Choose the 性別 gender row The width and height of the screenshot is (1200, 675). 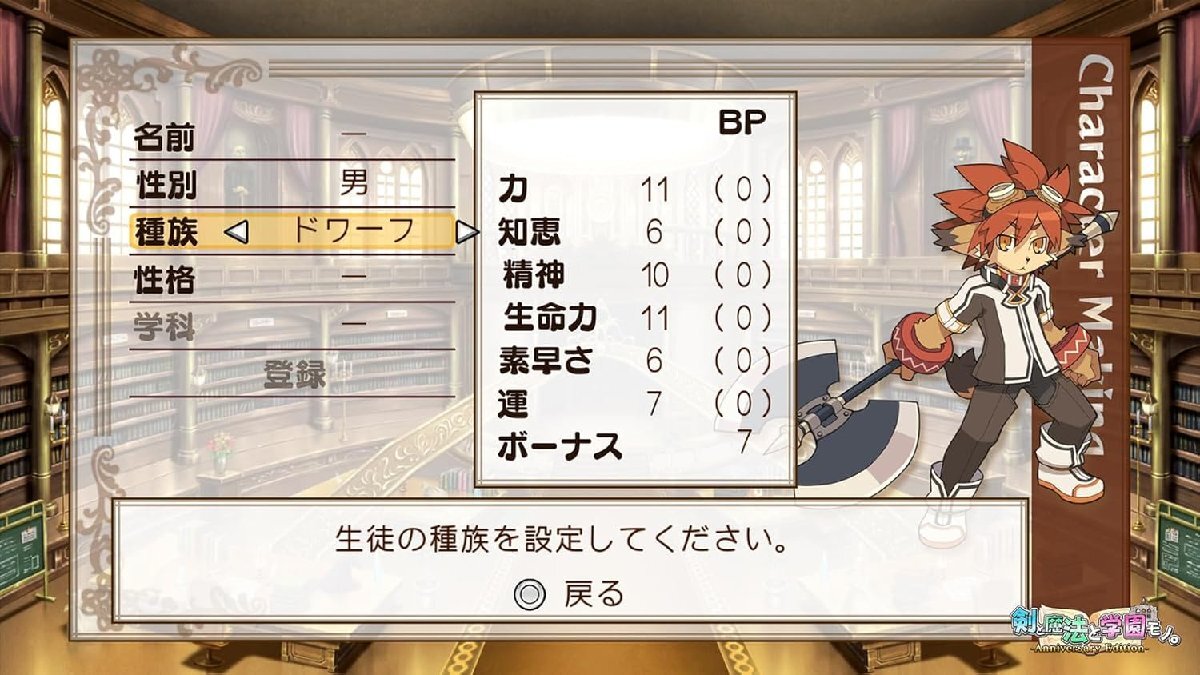coord(291,184)
